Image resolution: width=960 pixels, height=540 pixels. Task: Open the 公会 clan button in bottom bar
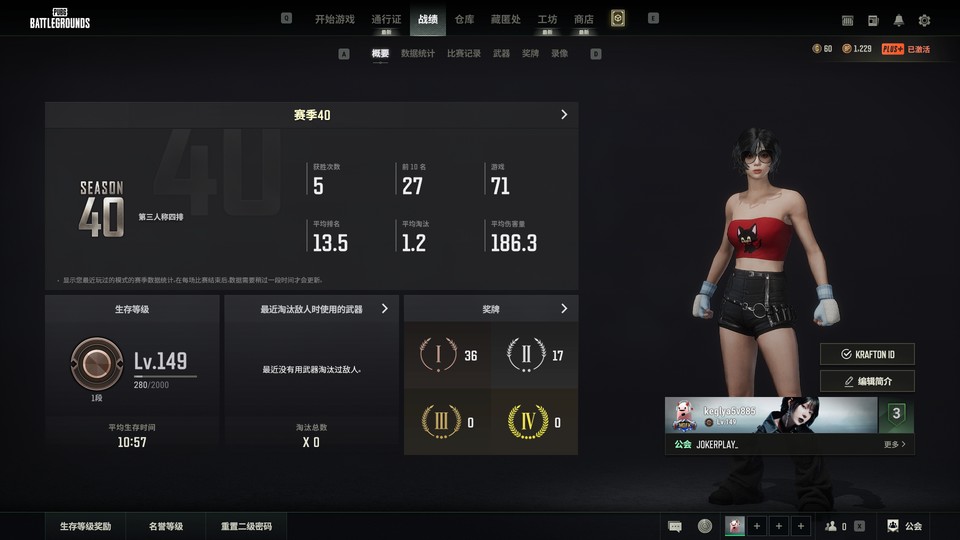(x=905, y=526)
